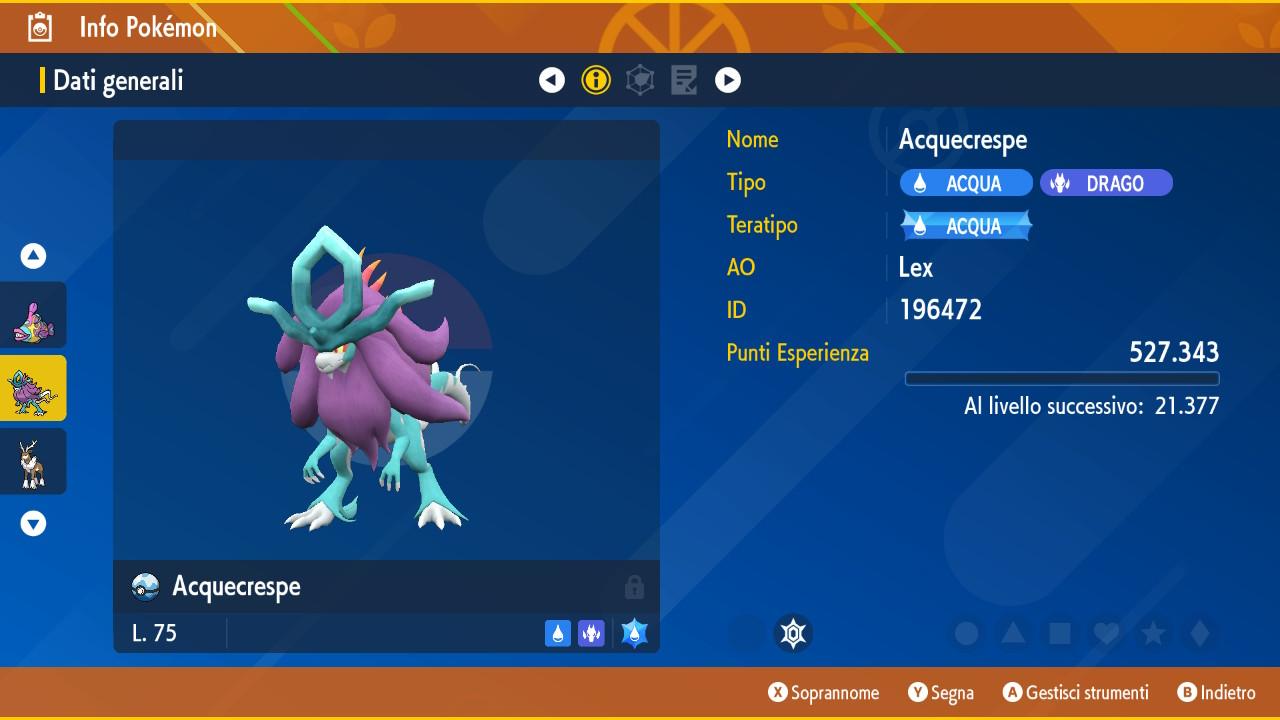
Task: Toggle the triangle marking
Action: pyautogui.click(x=1013, y=633)
